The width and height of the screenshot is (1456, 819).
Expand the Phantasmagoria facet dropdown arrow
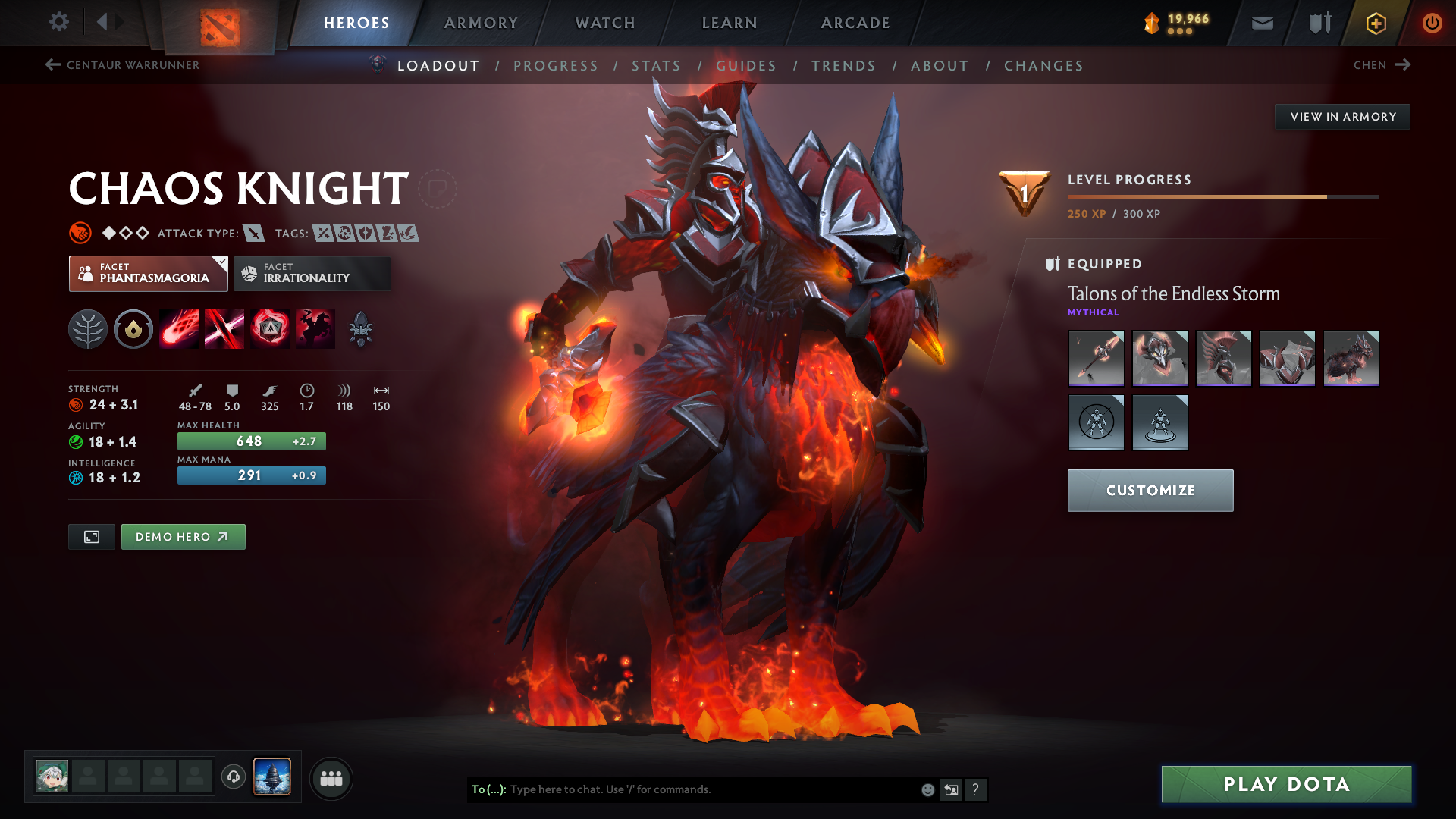click(x=221, y=262)
